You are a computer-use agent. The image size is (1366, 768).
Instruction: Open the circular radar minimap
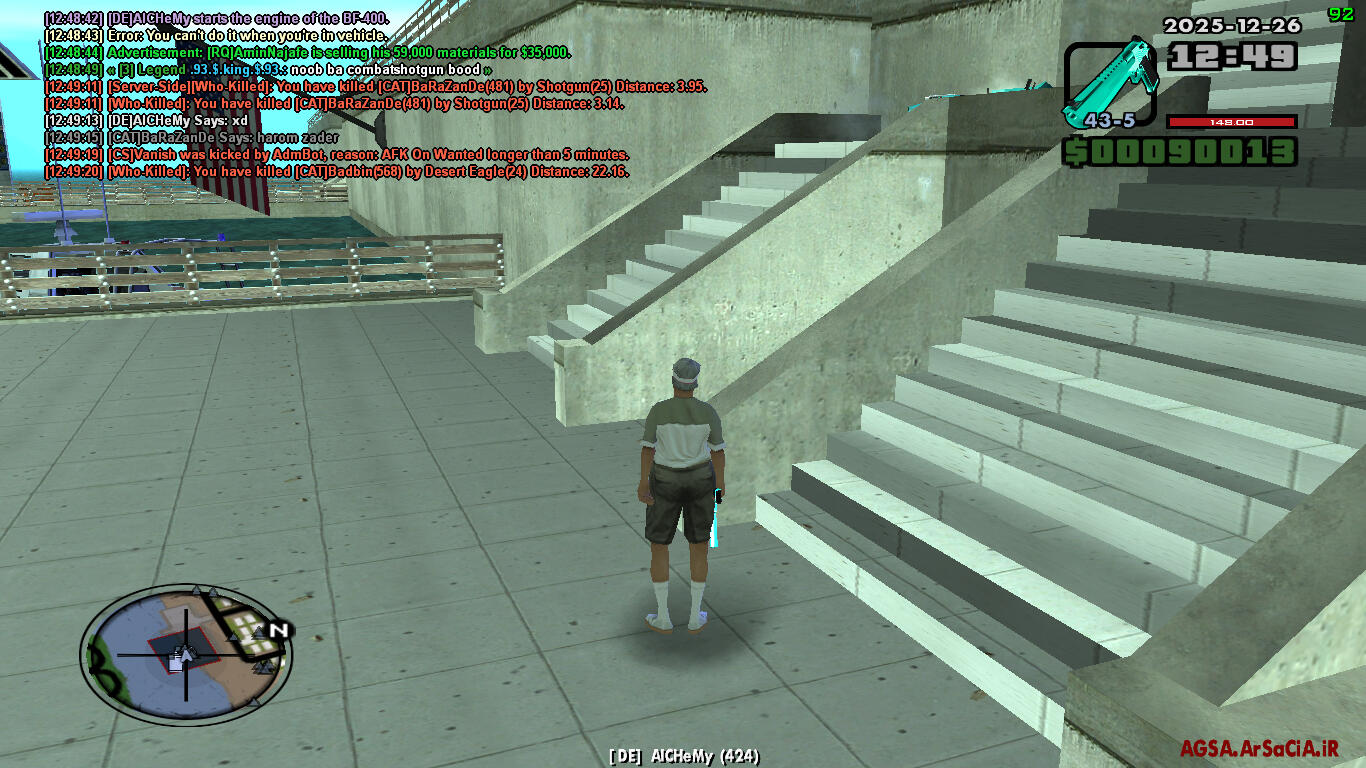pos(186,654)
